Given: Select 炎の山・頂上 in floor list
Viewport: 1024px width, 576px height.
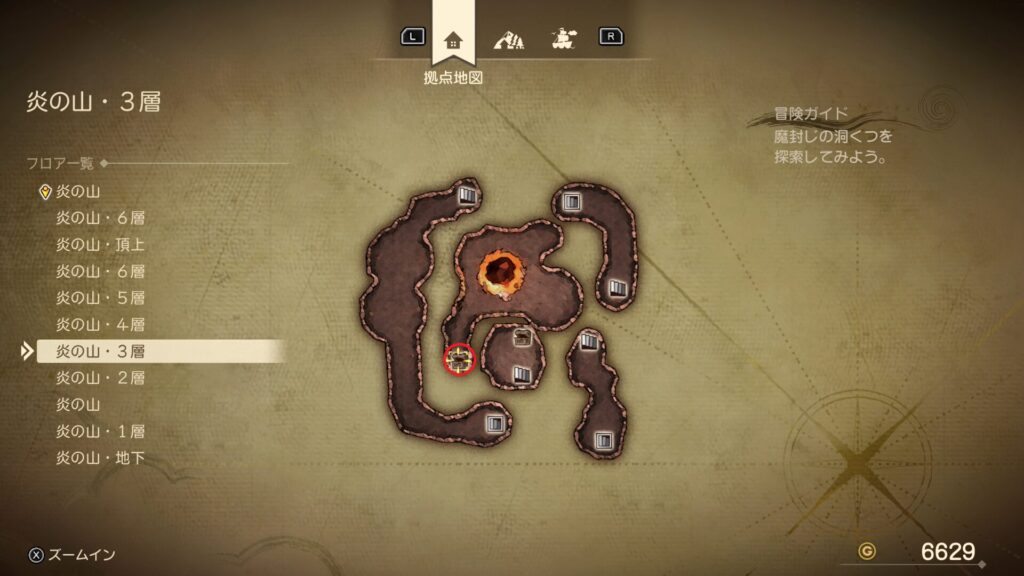Looking at the screenshot, I should 103,244.
